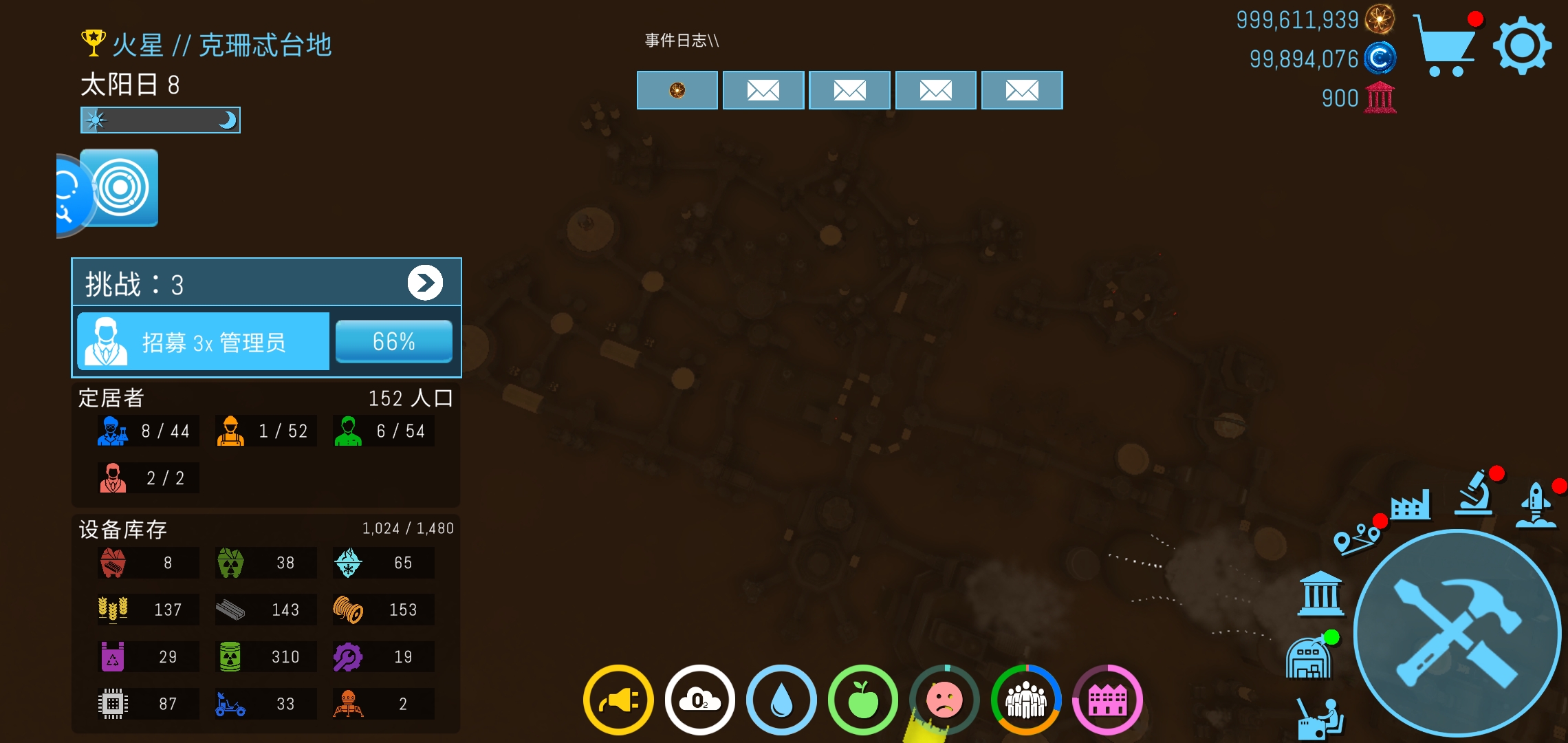This screenshot has height=743, width=1568.
Task: Expand the challenge panel arrow
Action: pos(425,283)
